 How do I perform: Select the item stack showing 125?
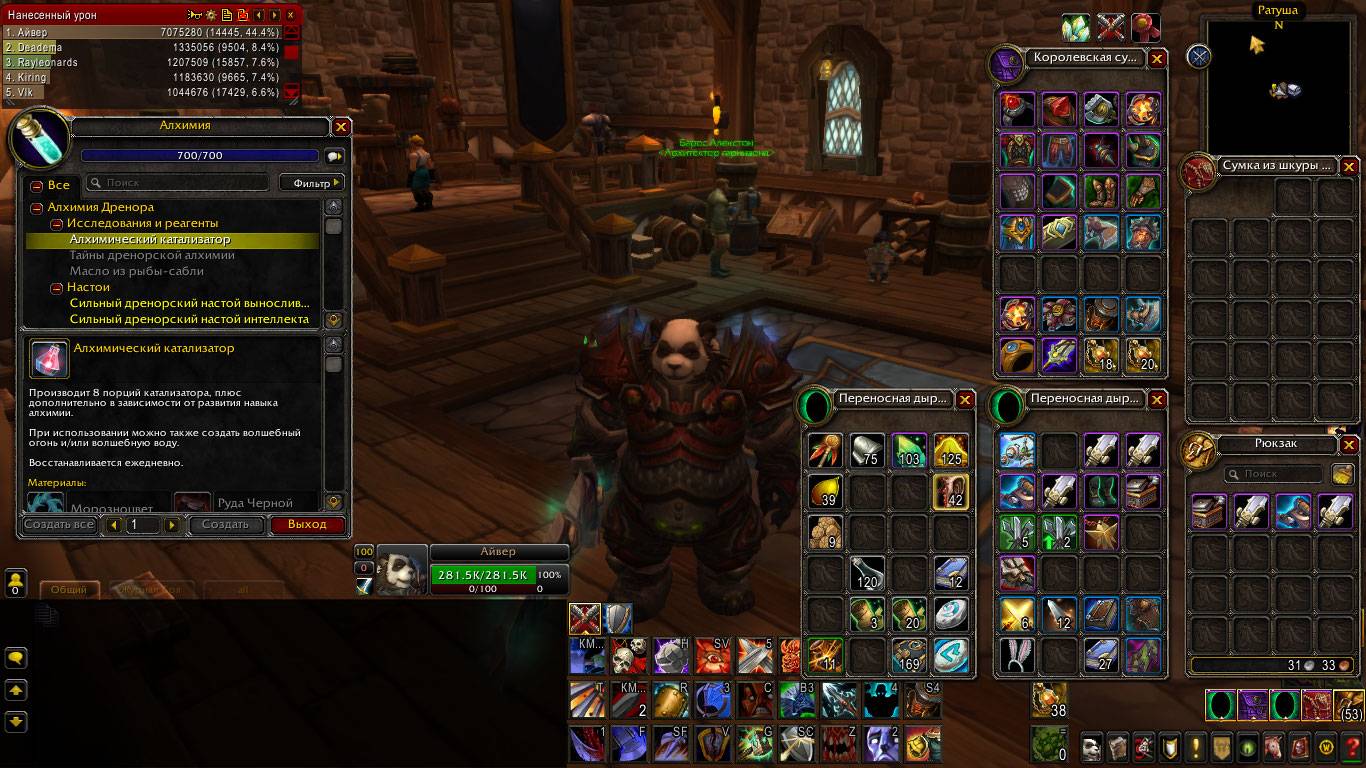(949, 451)
